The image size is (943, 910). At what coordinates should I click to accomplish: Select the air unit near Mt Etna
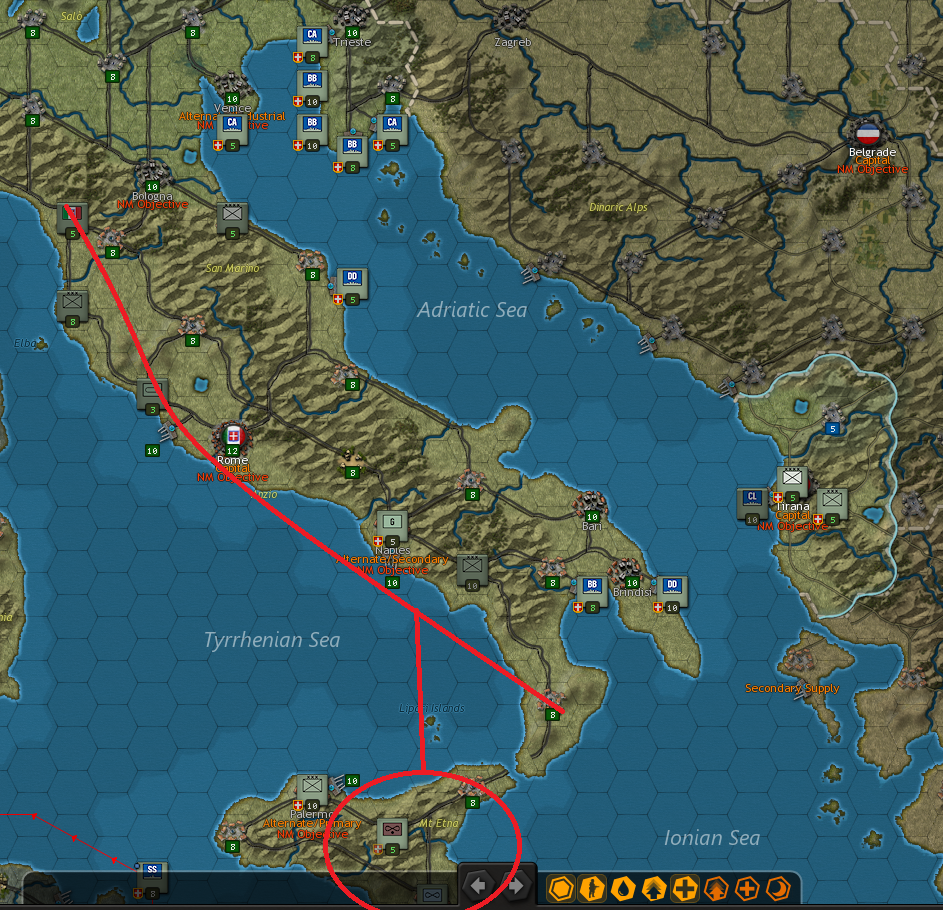coord(391,830)
